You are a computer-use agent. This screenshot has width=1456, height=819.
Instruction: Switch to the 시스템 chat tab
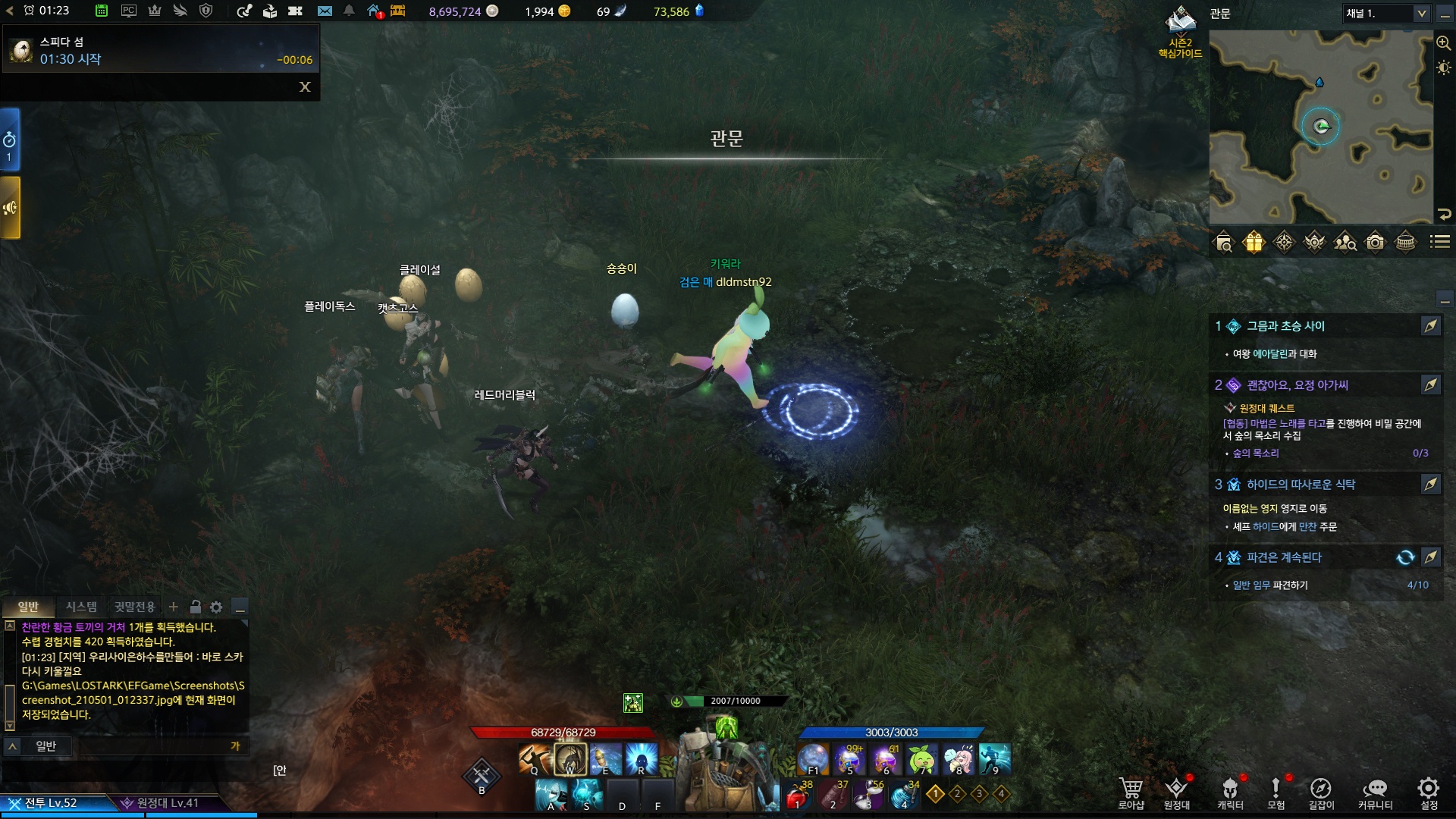click(81, 607)
